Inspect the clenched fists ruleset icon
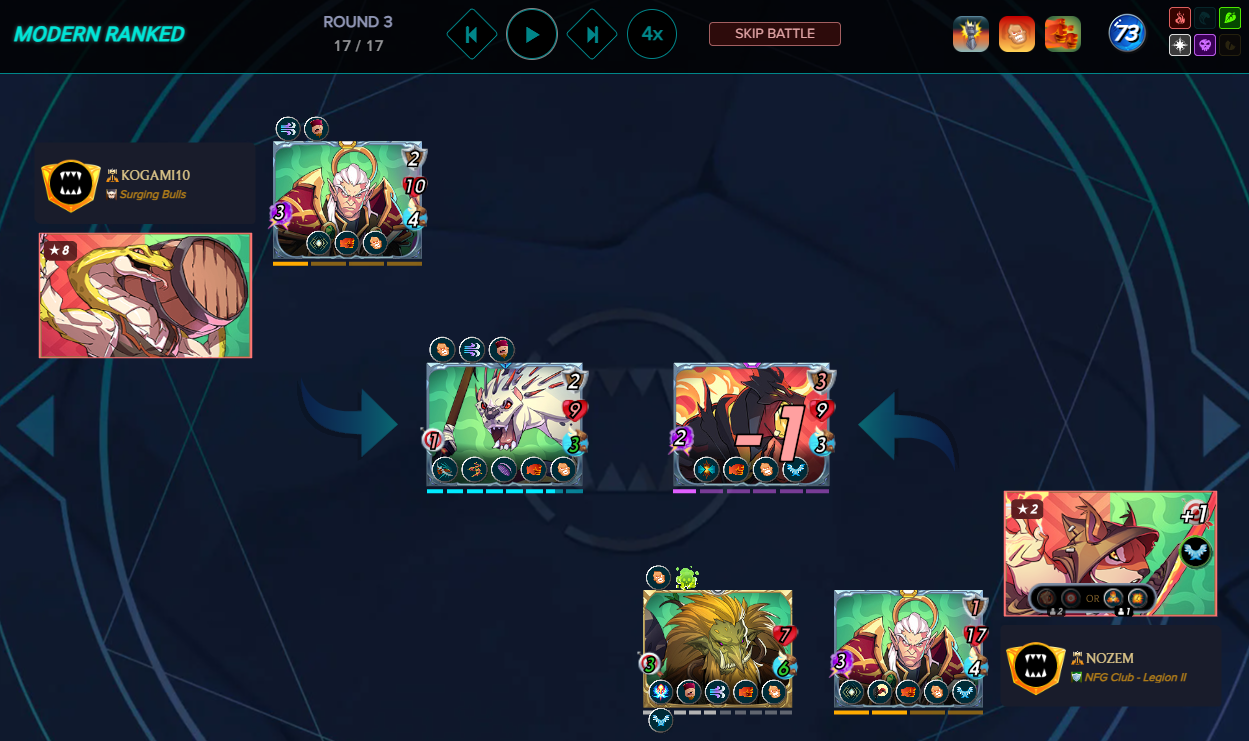 pyautogui.click(x=1062, y=34)
